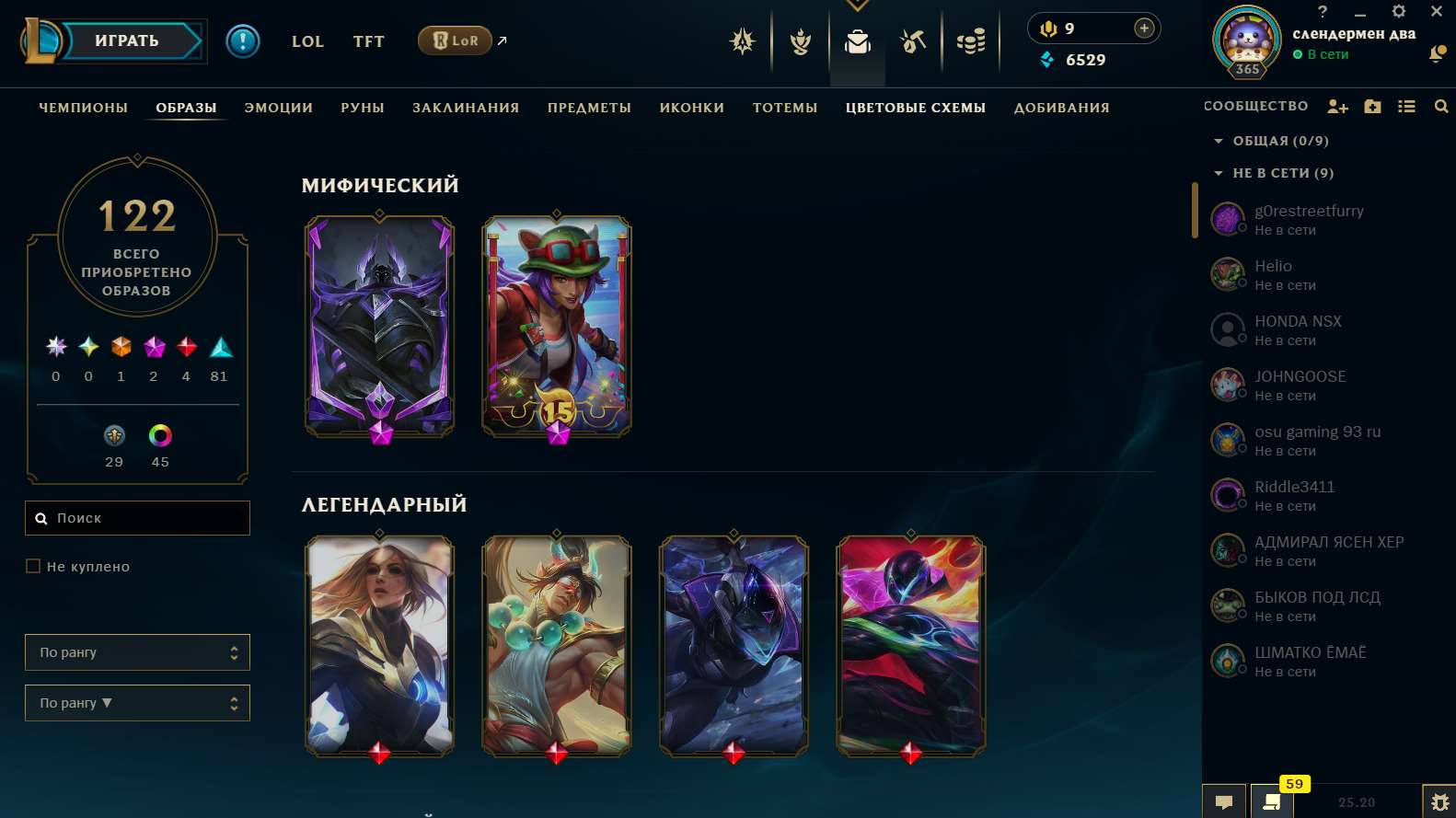Click the backpack Collection icon

[x=858, y=40]
